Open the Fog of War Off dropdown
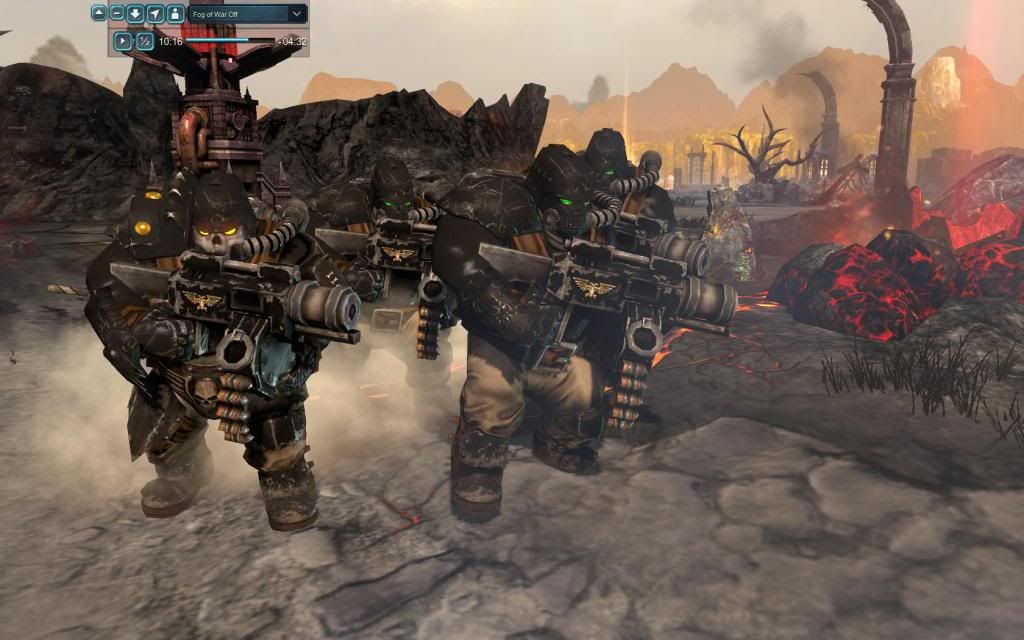 pyautogui.click(x=296, y=14)
